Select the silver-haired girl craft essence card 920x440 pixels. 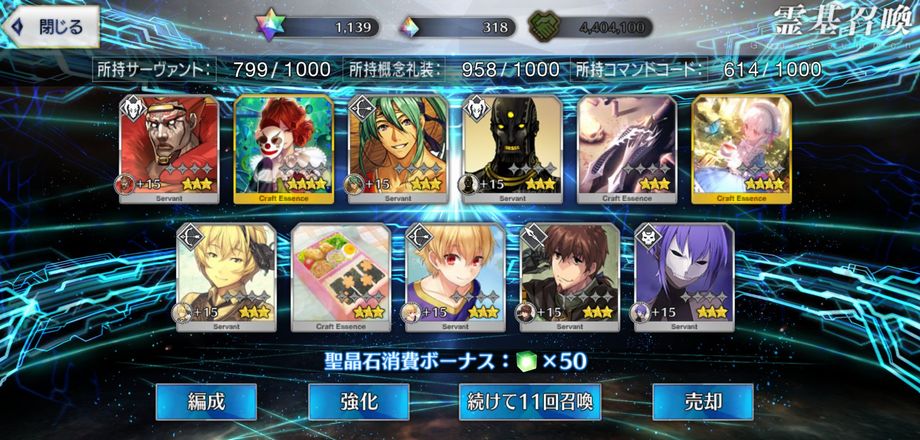[741, 148]
